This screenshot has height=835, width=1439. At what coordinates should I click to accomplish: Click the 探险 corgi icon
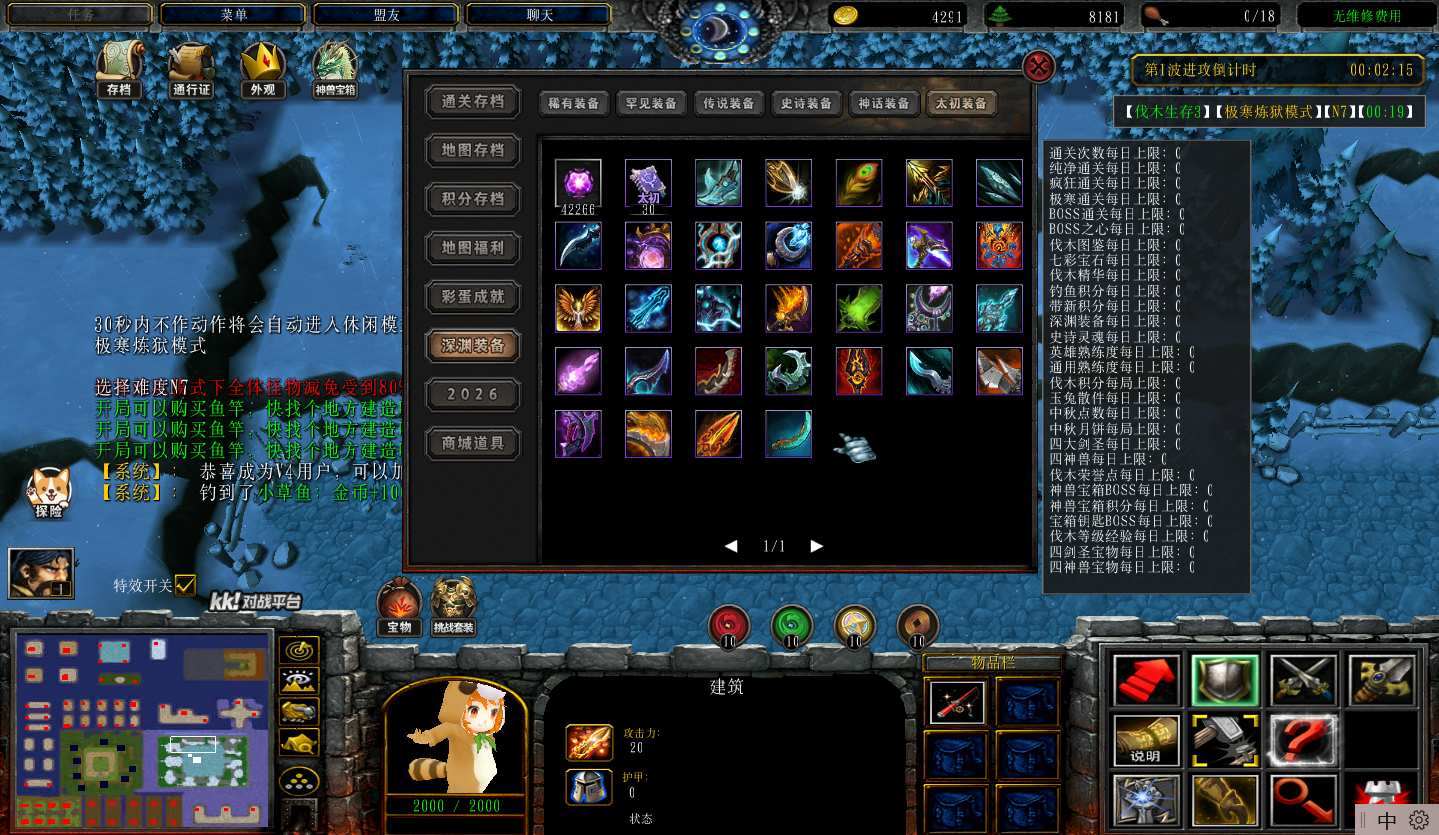tap(48, 492)
